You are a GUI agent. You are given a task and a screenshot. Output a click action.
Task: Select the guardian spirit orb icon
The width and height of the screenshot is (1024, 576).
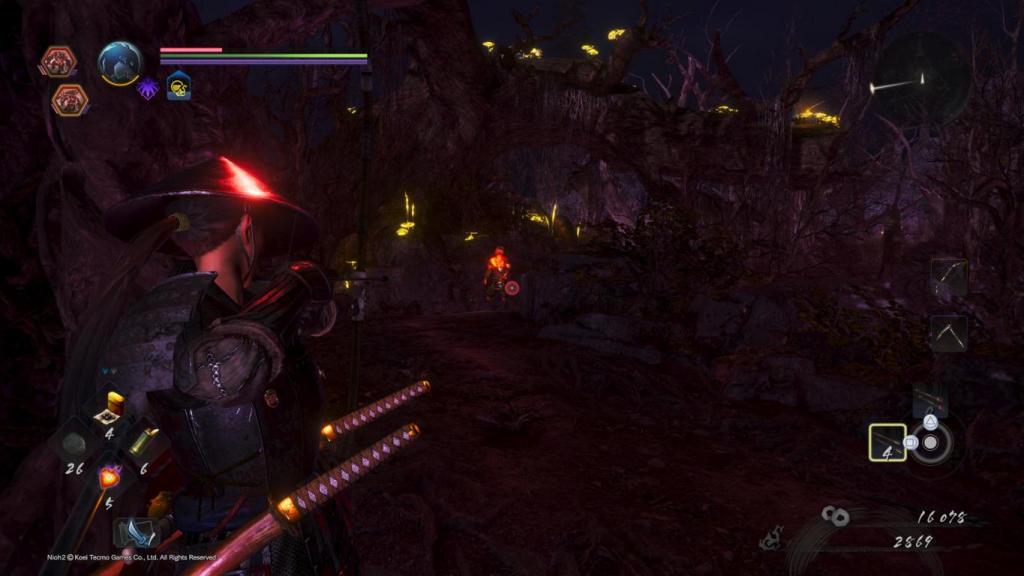click(x=120, y=63)
